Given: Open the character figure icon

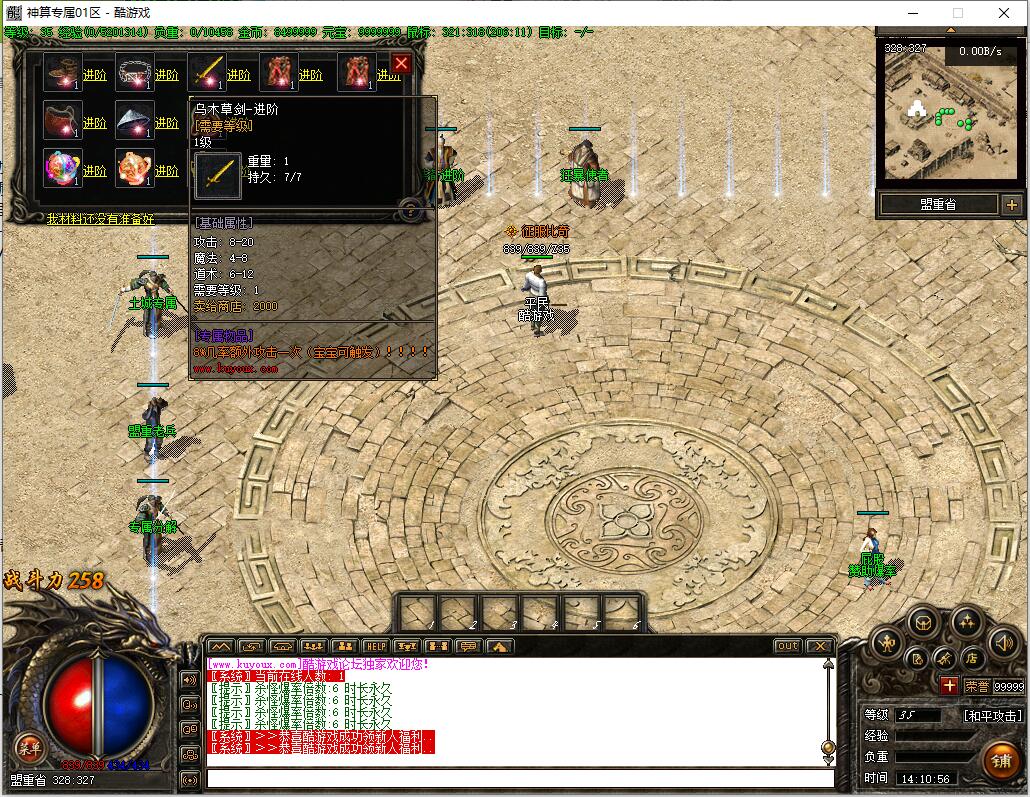Looking at the screenshot, I should pos(887,643).
